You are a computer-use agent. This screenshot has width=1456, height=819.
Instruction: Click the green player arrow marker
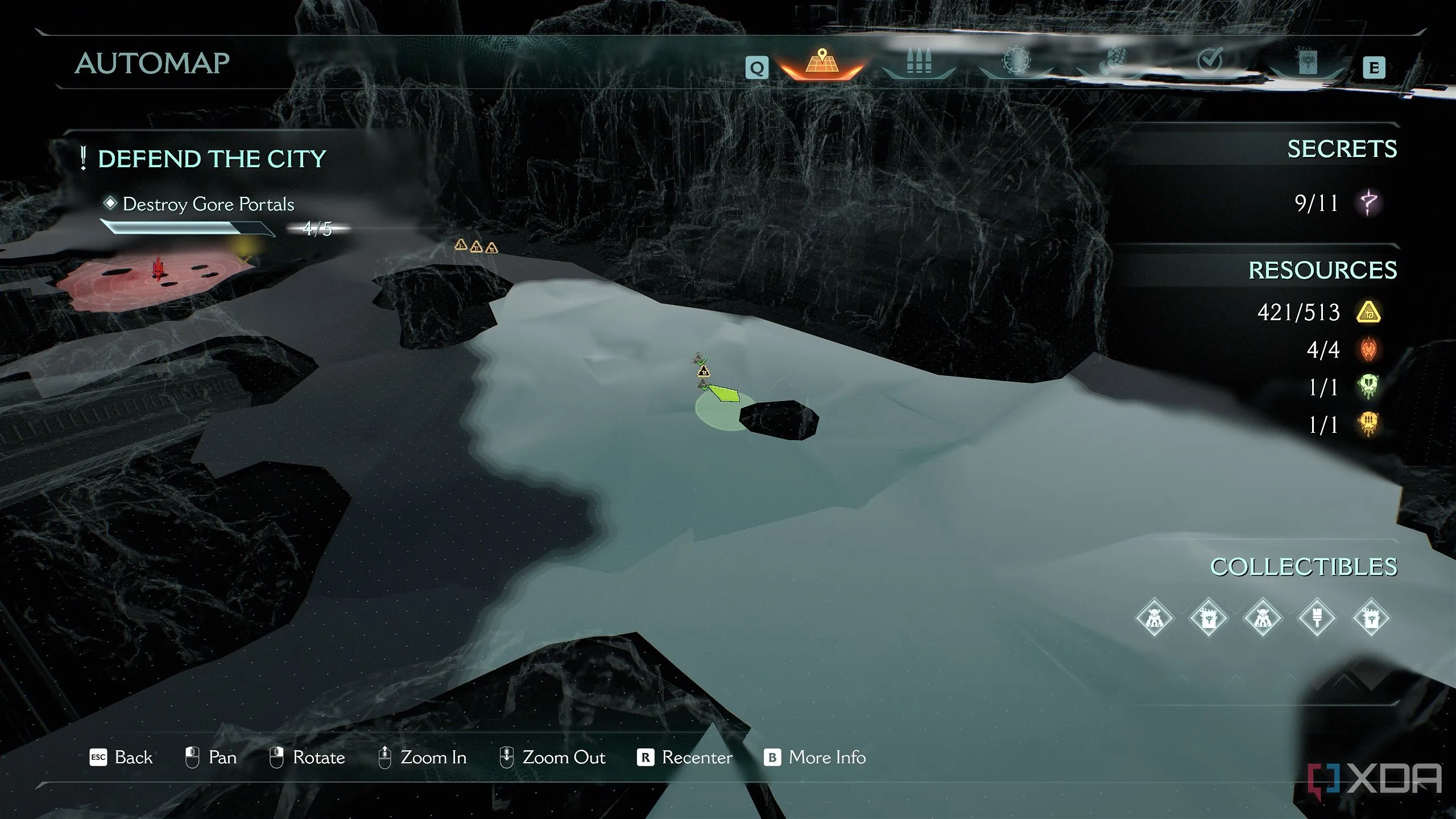click(x=723, y=393)
